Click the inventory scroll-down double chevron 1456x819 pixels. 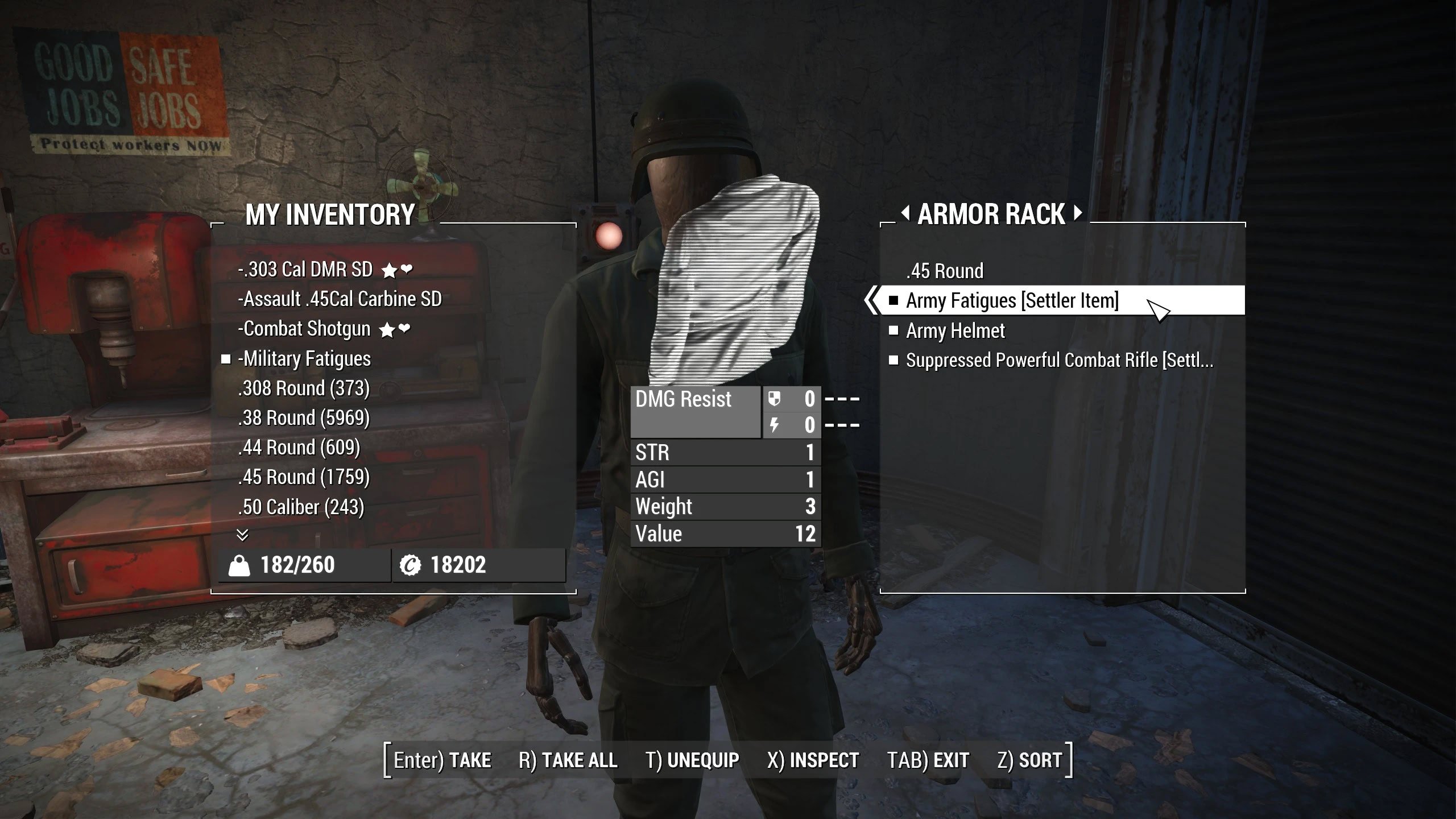point(242,535)
